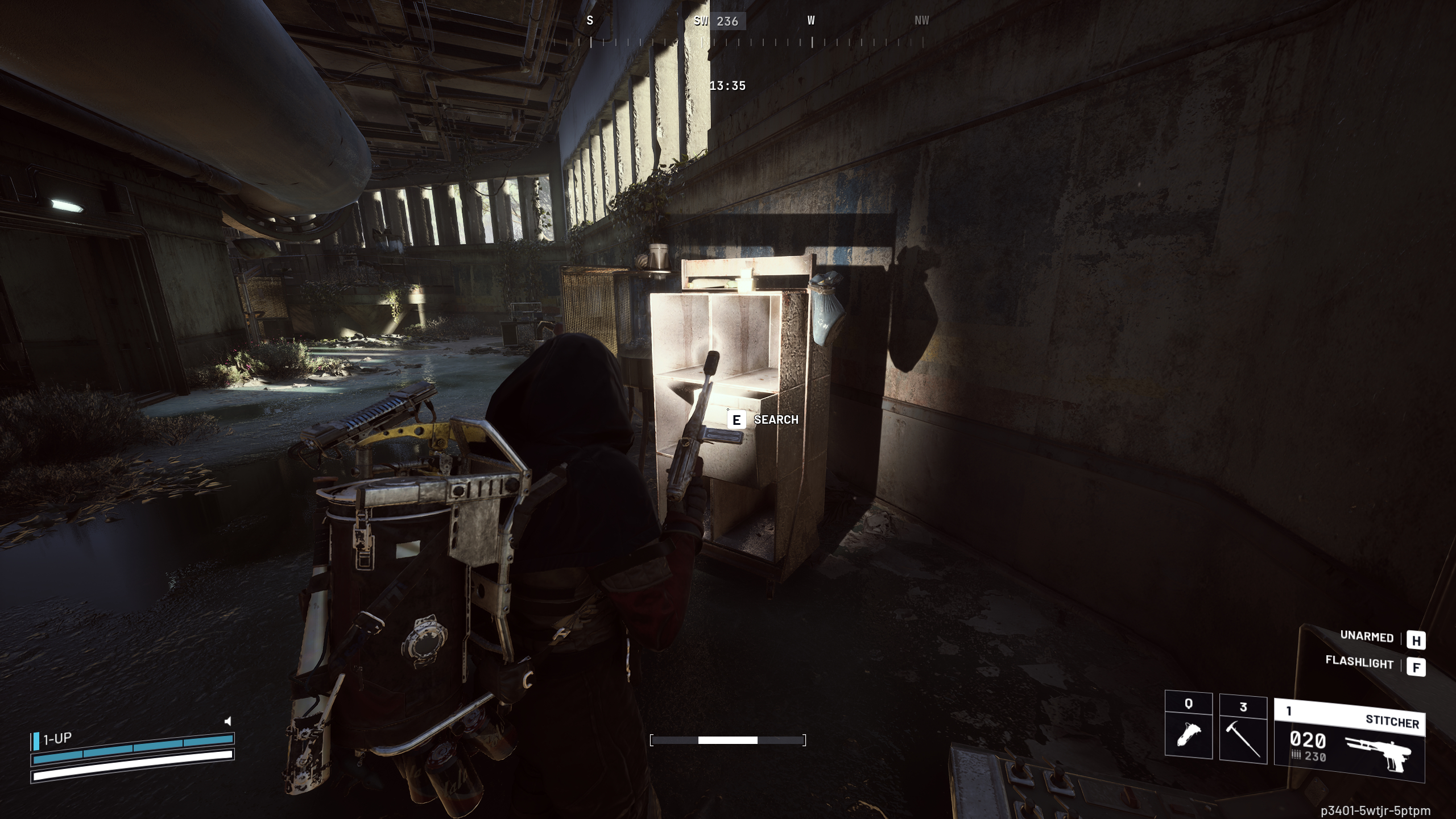Viewport: 1456px width, 819px height.
Task: Click the speaker icon above the 1-UP bar
Action: click(x=227, y=720)
